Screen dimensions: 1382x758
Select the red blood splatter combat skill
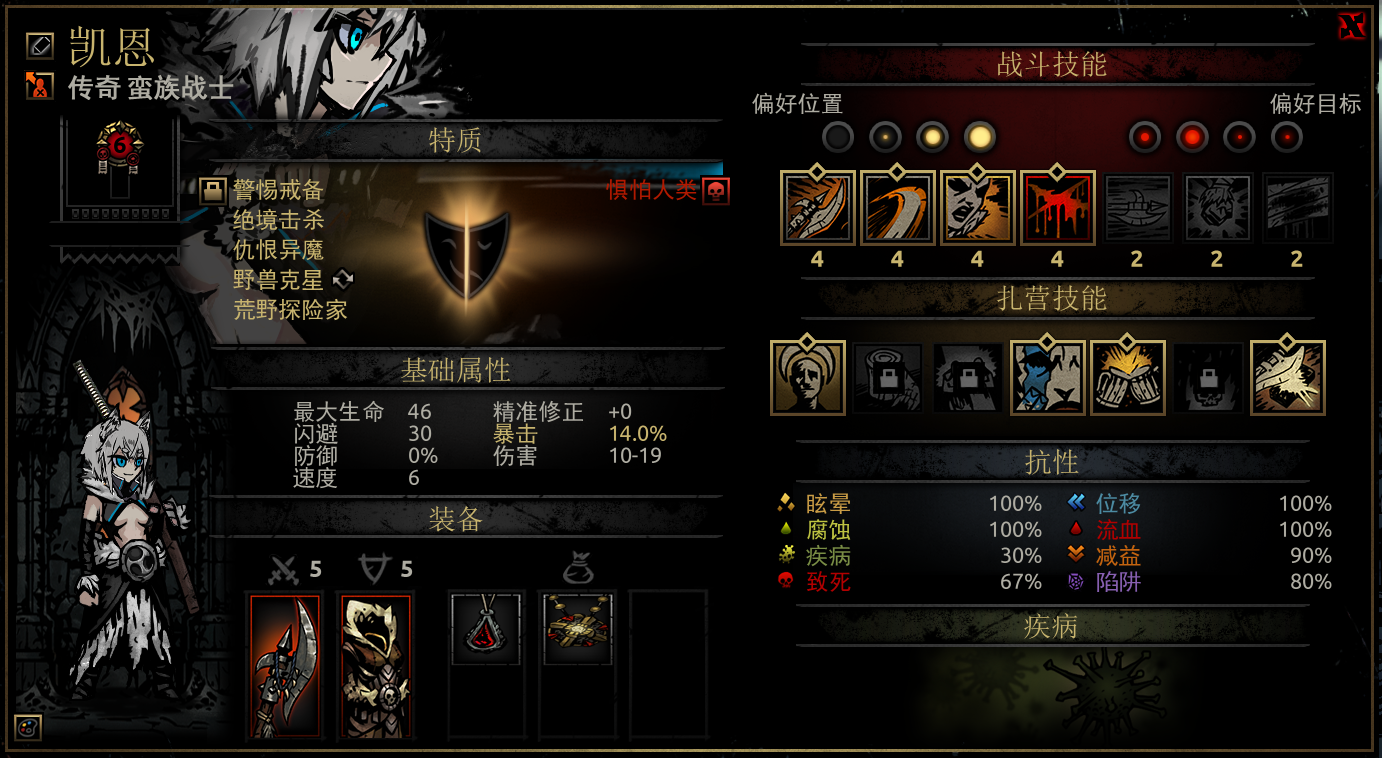(x=1057, y=209)
